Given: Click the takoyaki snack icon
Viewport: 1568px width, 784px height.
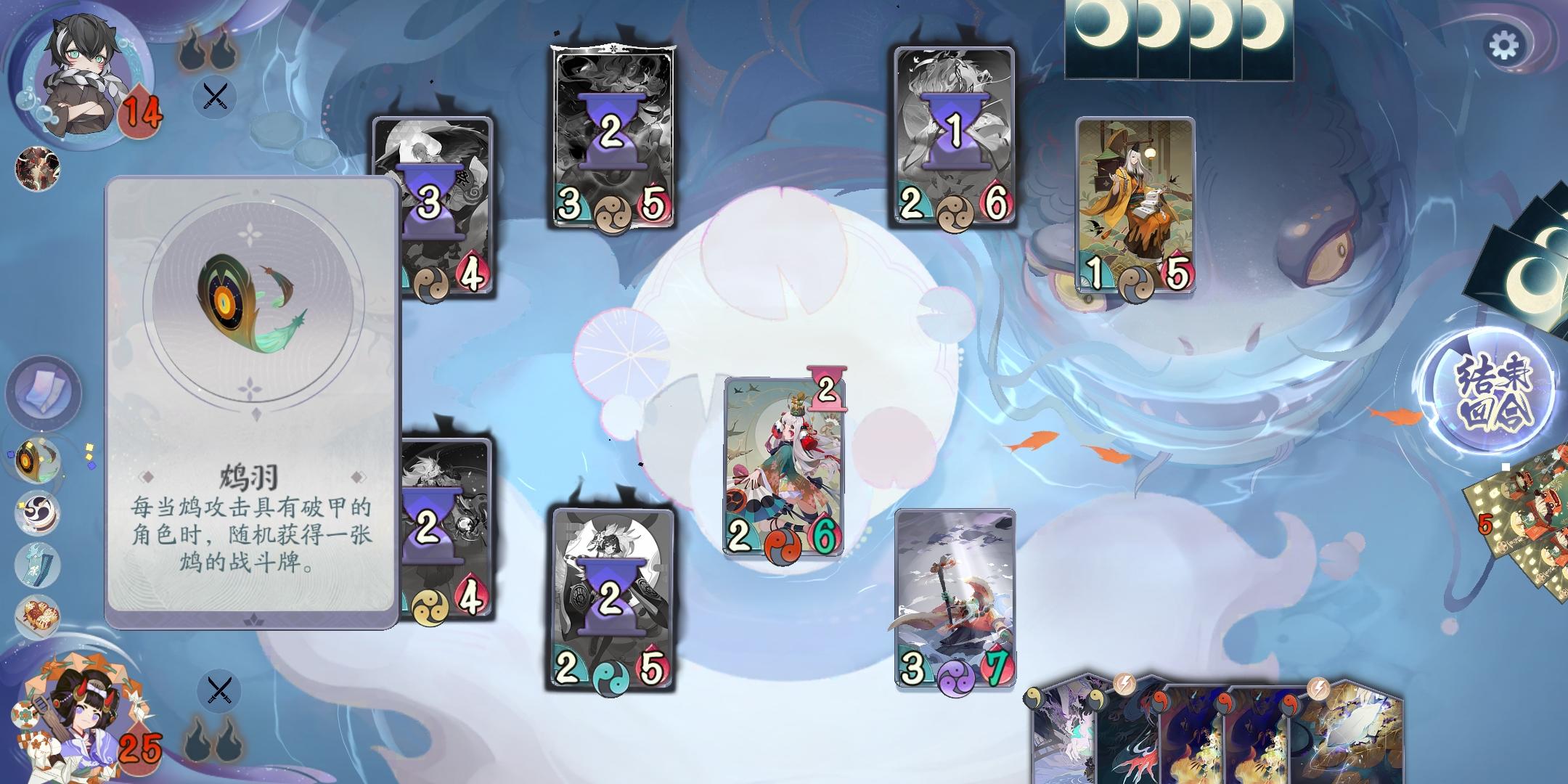Looking at the screenshot, I should point(36,616).
